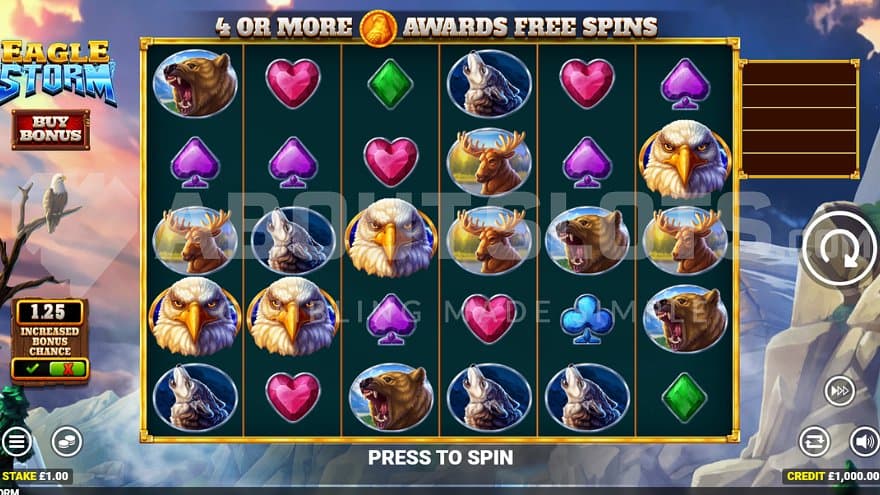This screenshot has height=495, width=880.
Task: Spin the reels with the circular arrow button
Action: coord(839,250)
